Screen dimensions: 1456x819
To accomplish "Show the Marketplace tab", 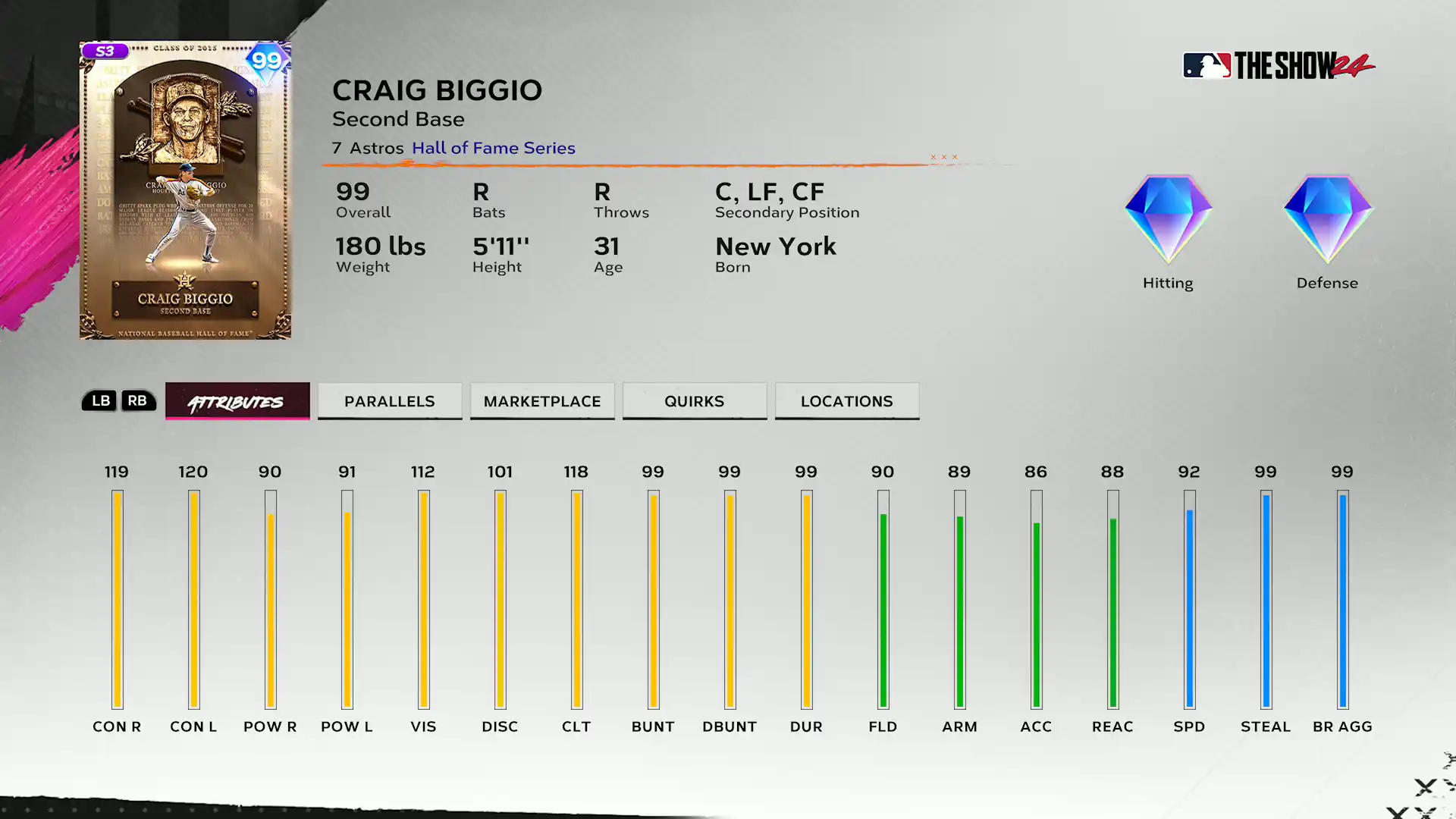I will tap(542, 401).
